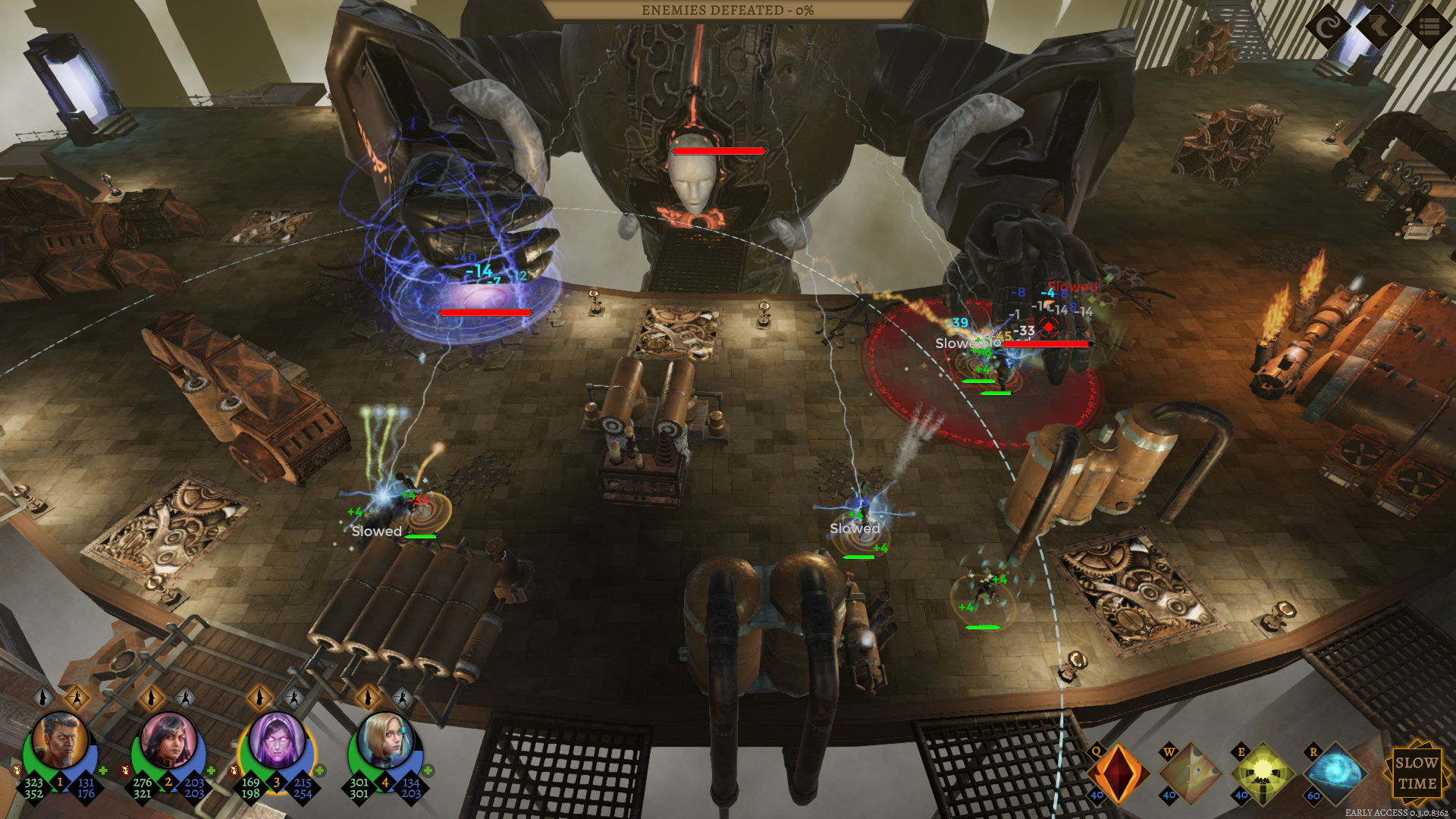Screen dimensions: 1456x819
Task: Click the R ability's 60 cooldown diamond
Action: click(x=1313, y=795)
